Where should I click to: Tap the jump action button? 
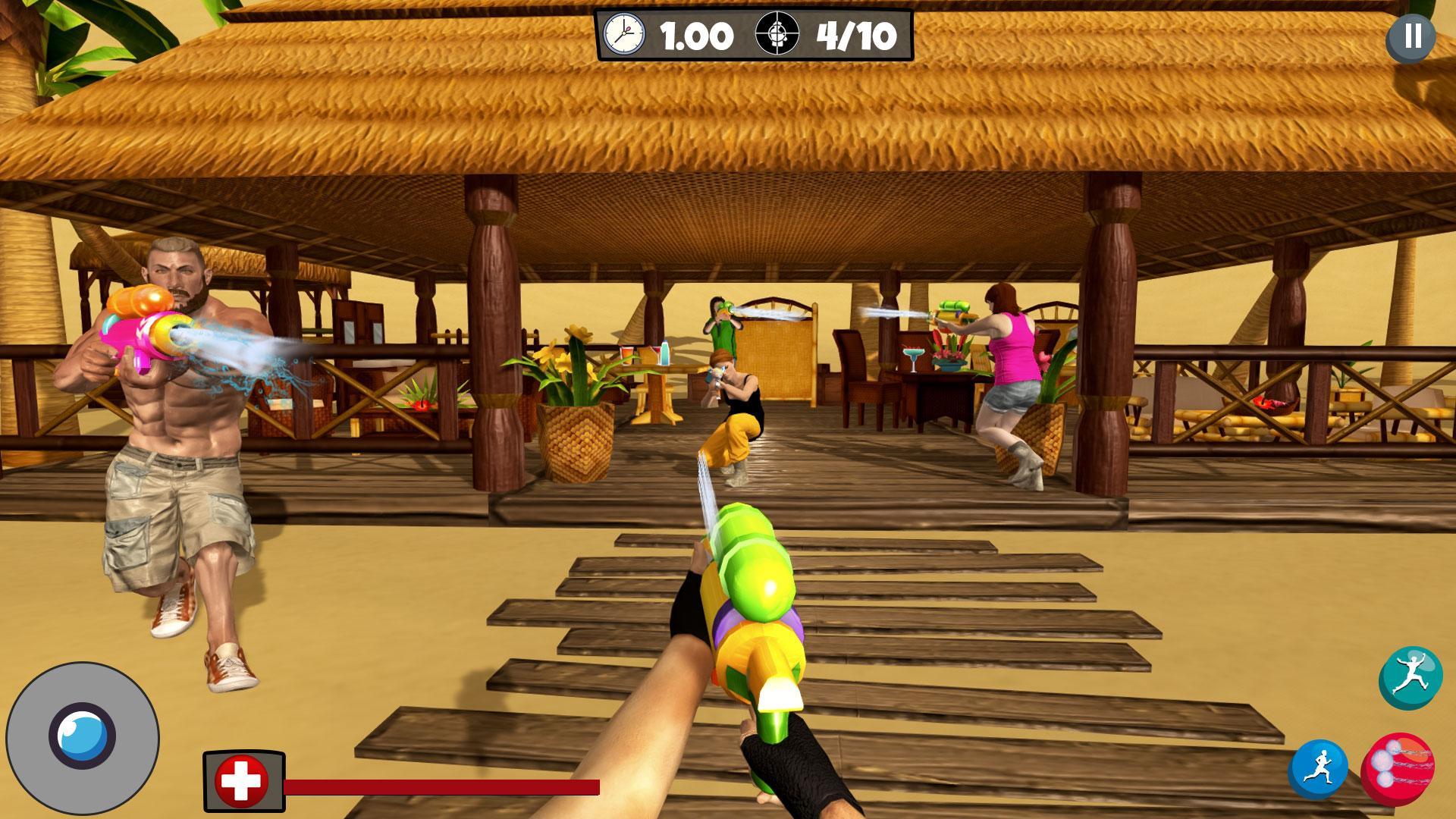pos(1410,678)
